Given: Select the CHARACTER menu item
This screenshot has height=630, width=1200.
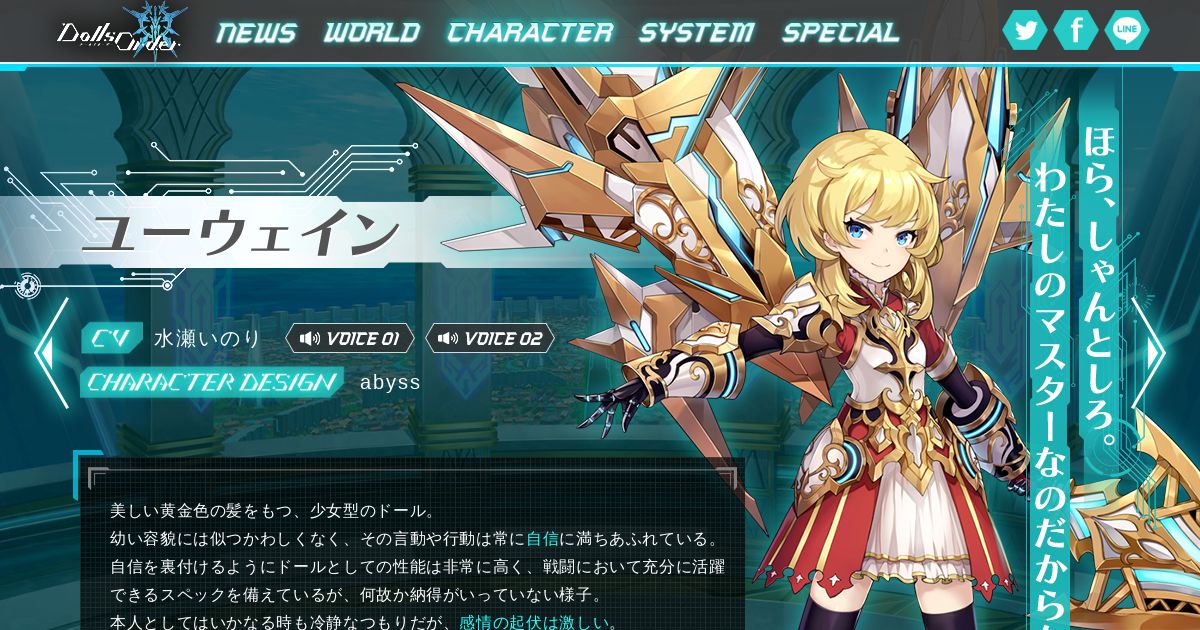Looking at the screenshot, I should (530, 33).
